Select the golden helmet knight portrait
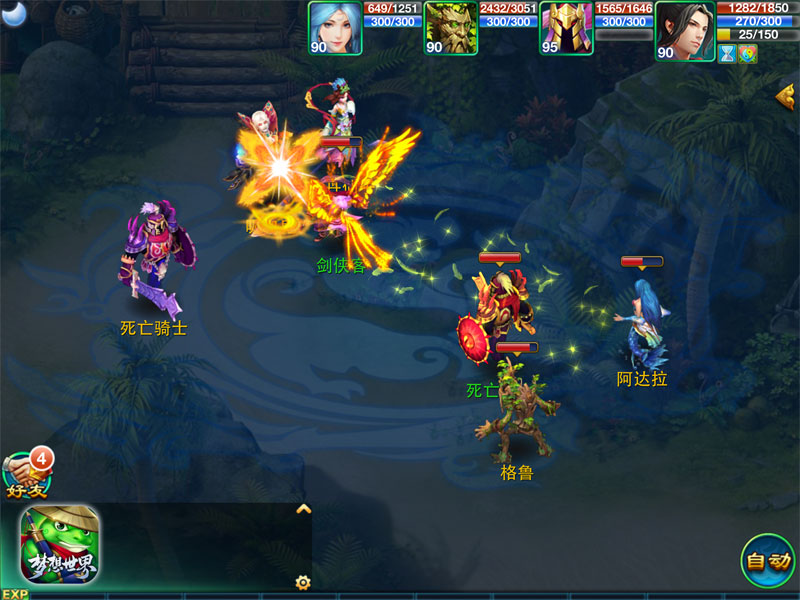 [566, 27]
